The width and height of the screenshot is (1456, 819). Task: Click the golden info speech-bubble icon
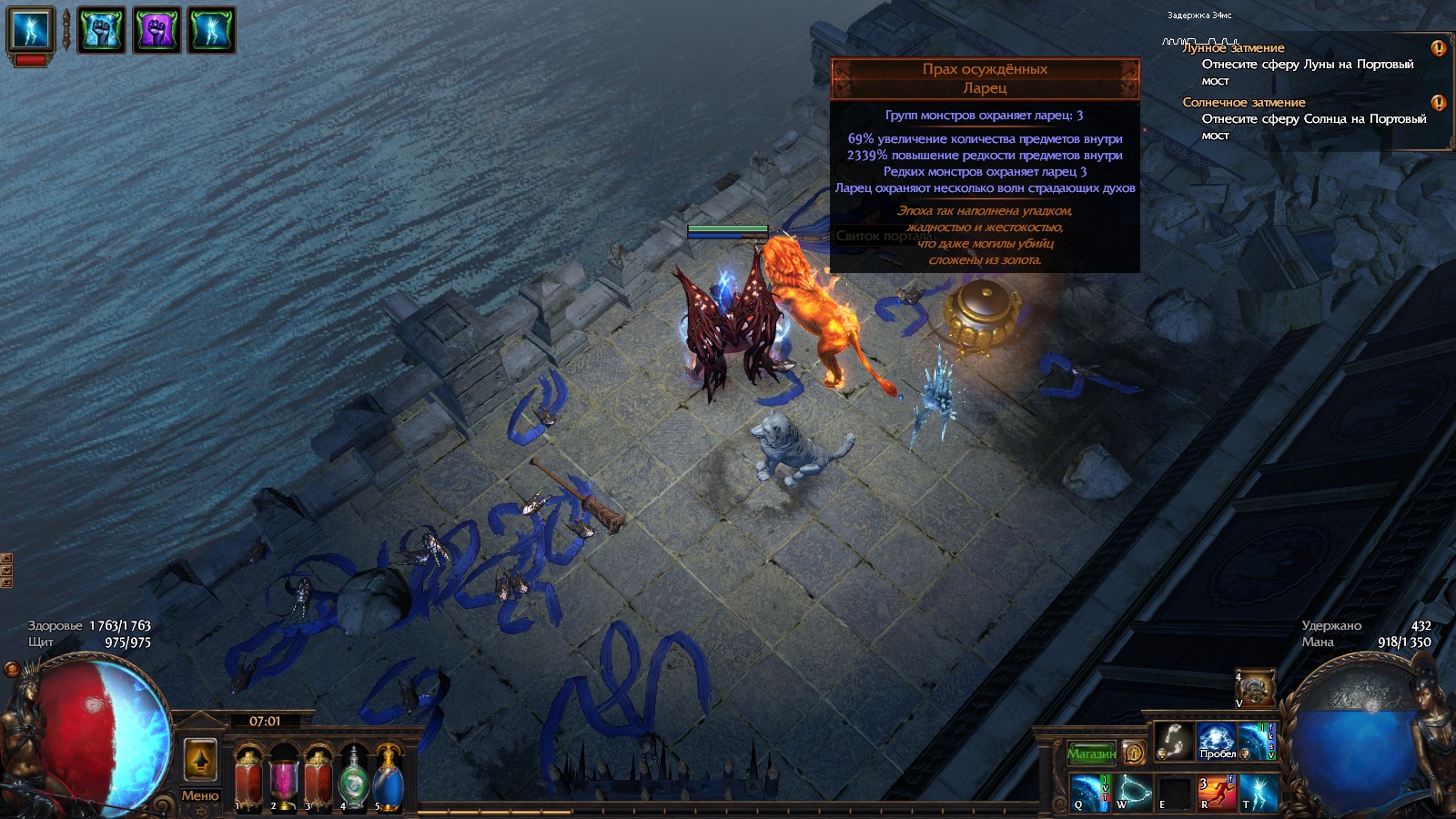1134,752
